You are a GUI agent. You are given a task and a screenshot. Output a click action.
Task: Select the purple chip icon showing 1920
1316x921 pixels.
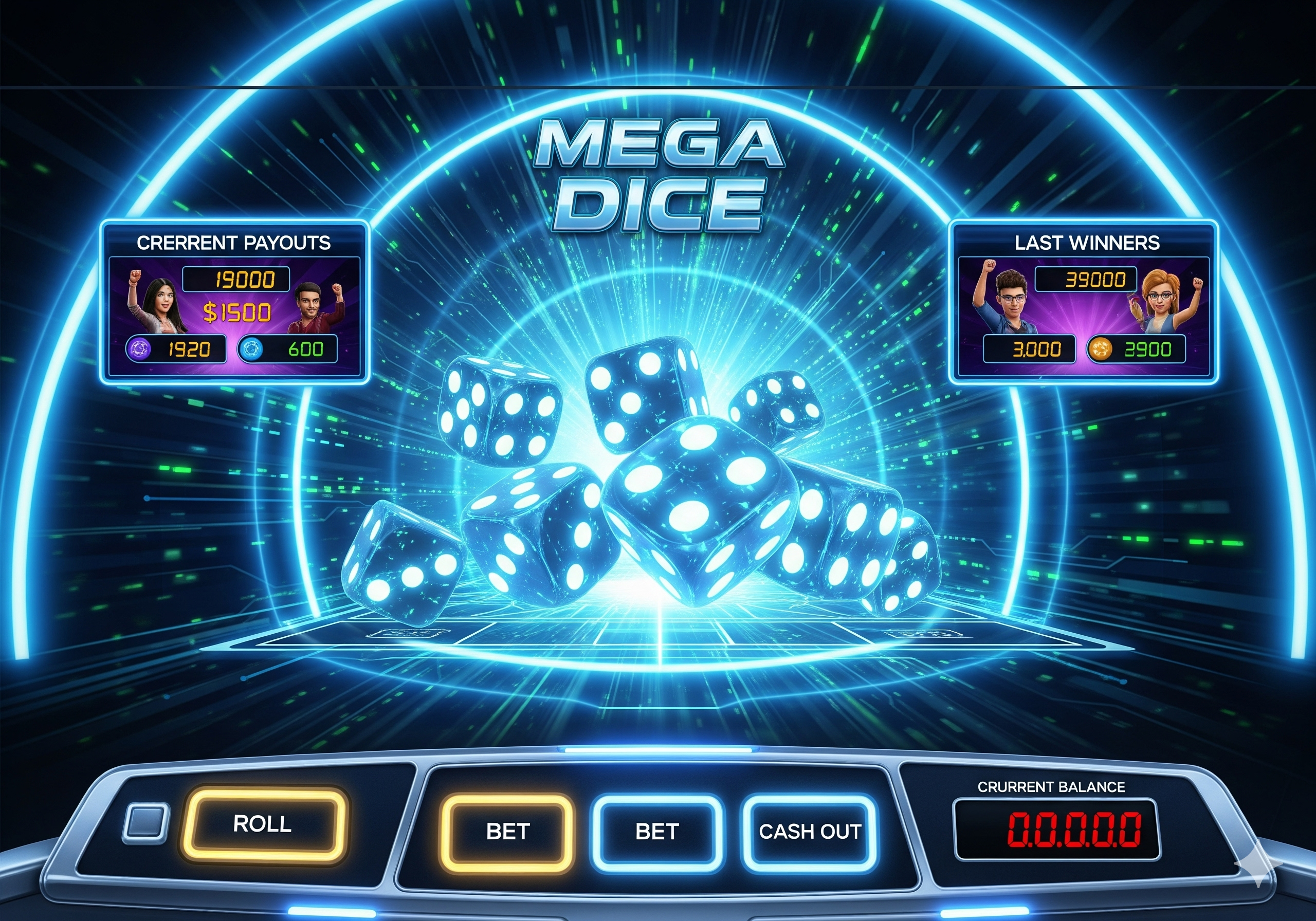[x=139, y=349]
